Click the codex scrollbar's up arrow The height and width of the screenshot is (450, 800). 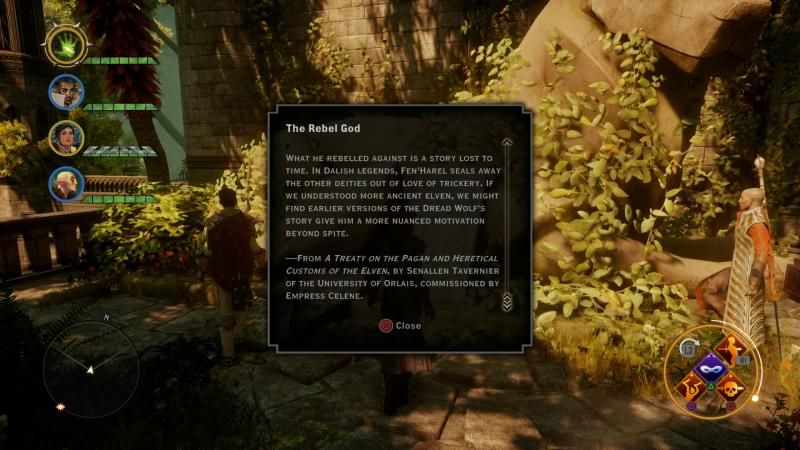point(507,143)
